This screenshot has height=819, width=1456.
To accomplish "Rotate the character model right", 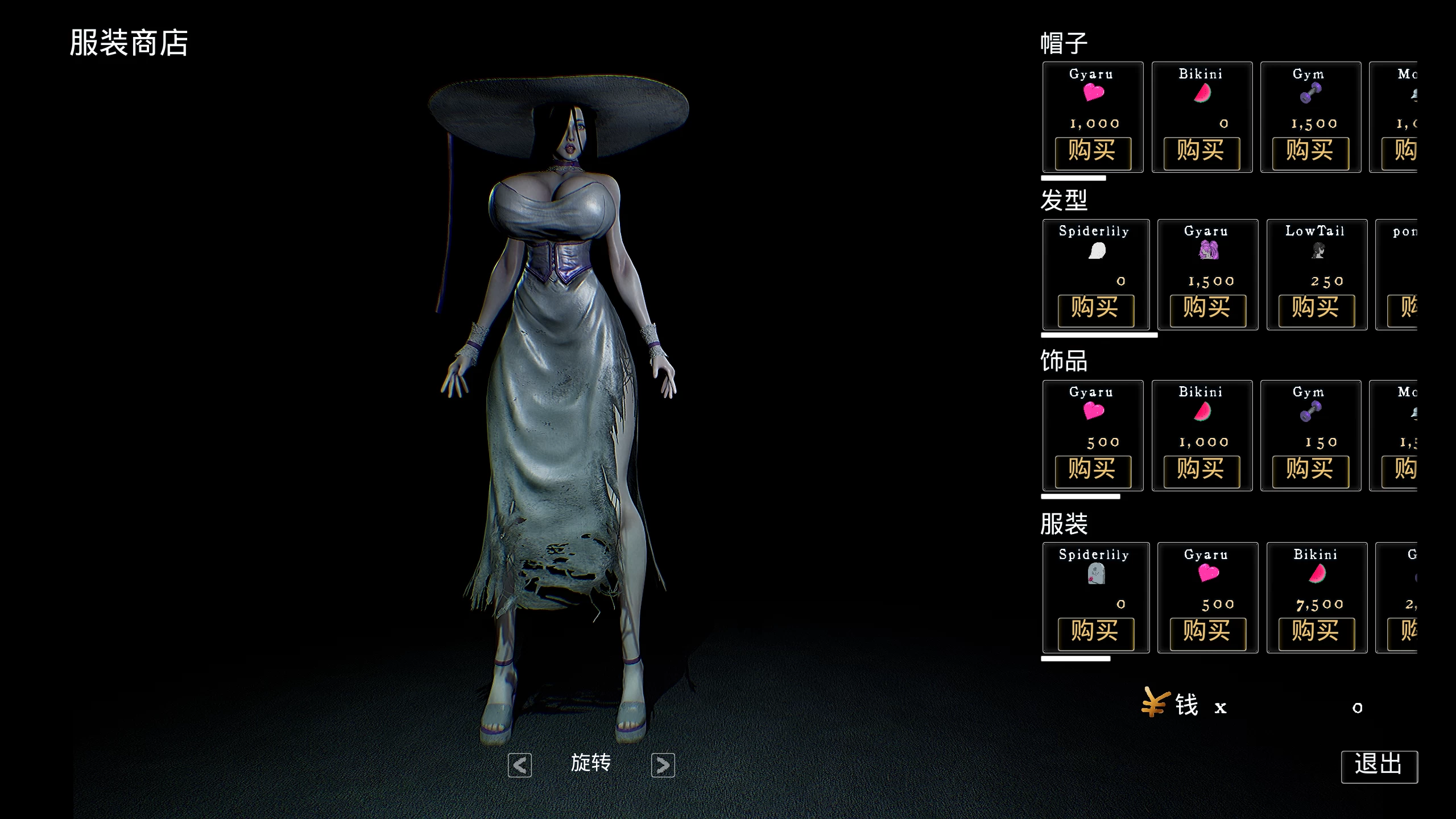I will 663,765.
